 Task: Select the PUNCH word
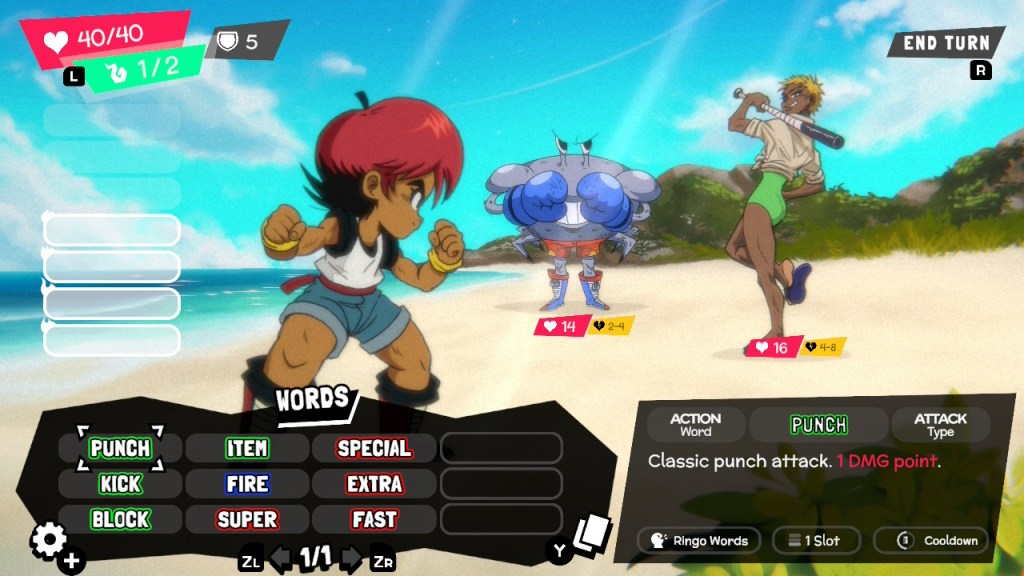click(x=120, y=448)
